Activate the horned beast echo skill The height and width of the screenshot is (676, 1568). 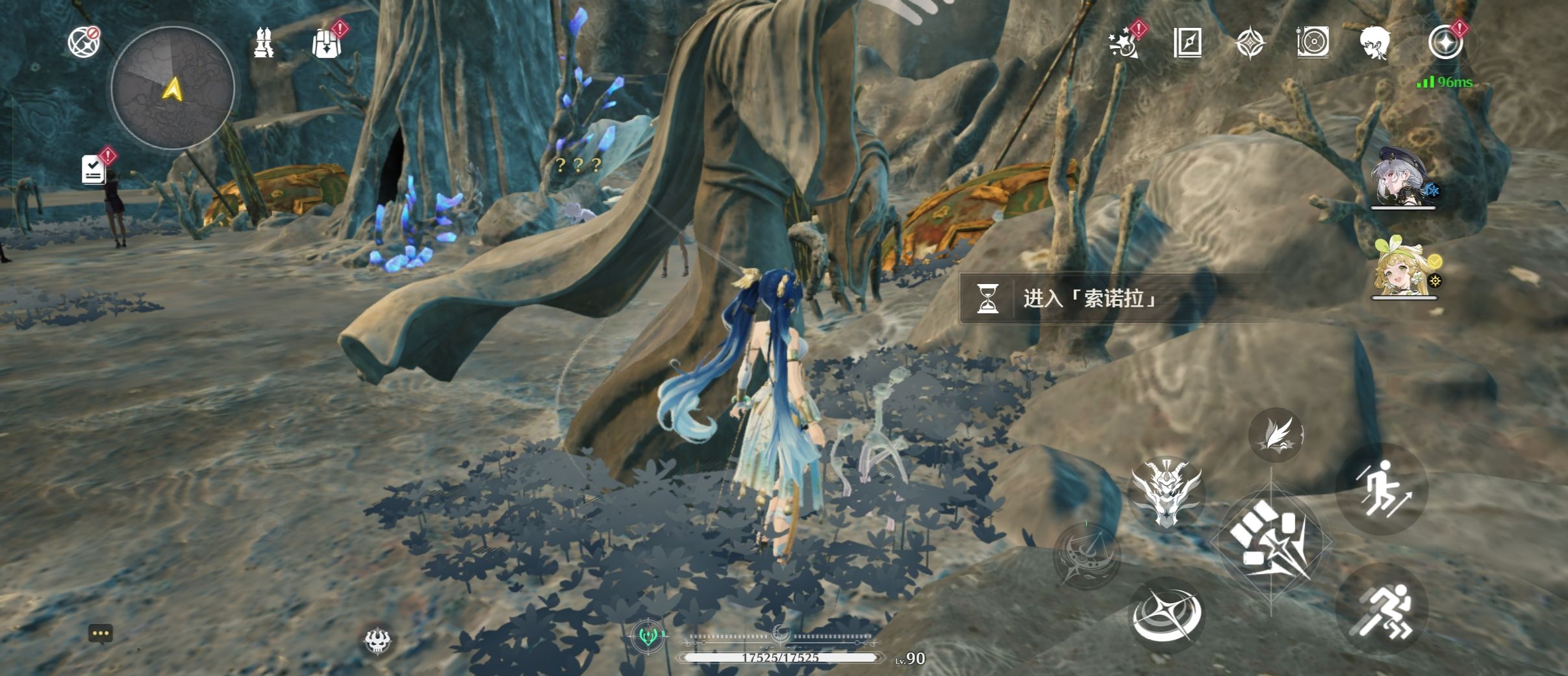click(1166, 492)
